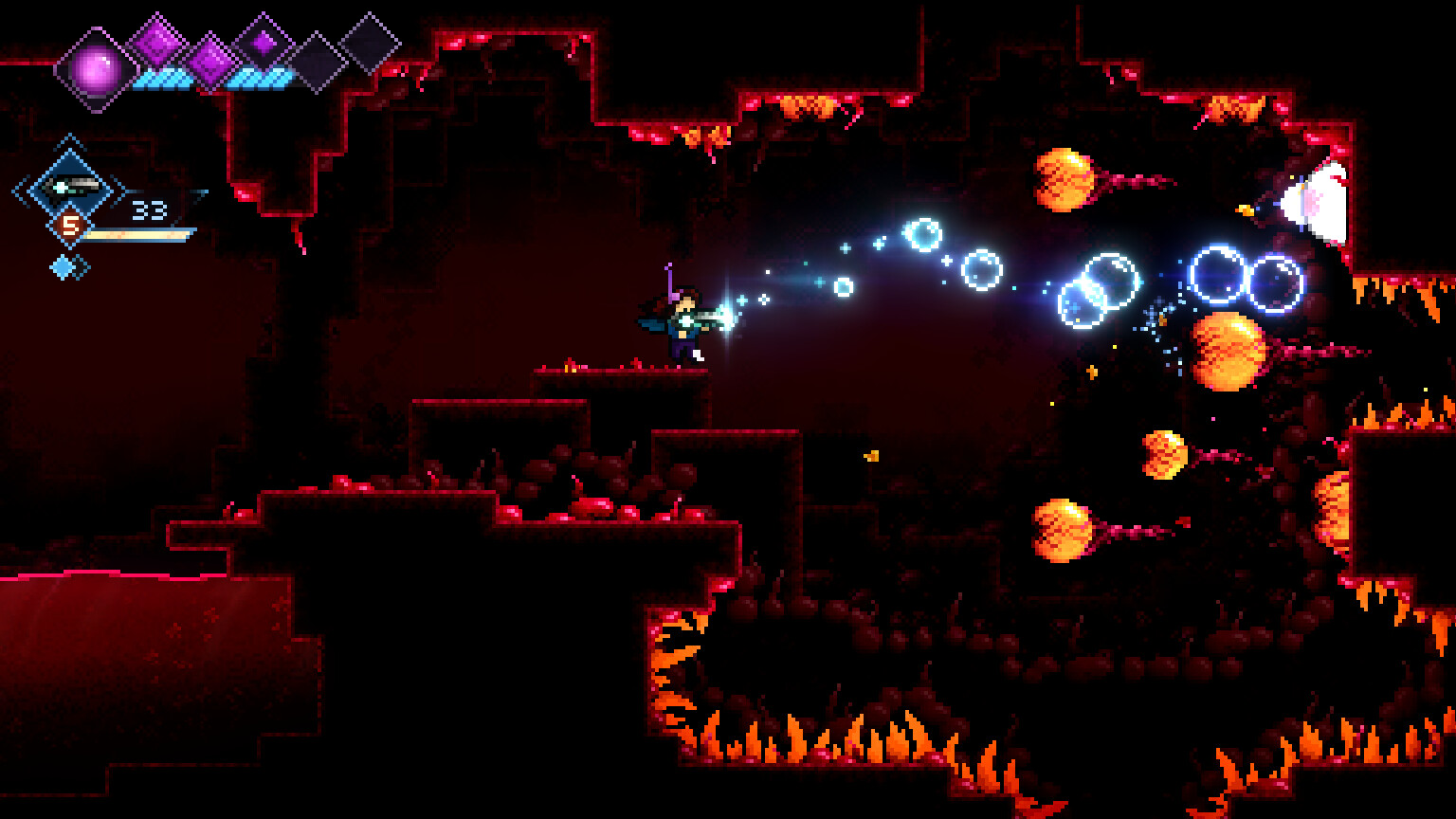Click the small gold pickup below the platform
Screen dimensions: 1456x819
[873, 455]
